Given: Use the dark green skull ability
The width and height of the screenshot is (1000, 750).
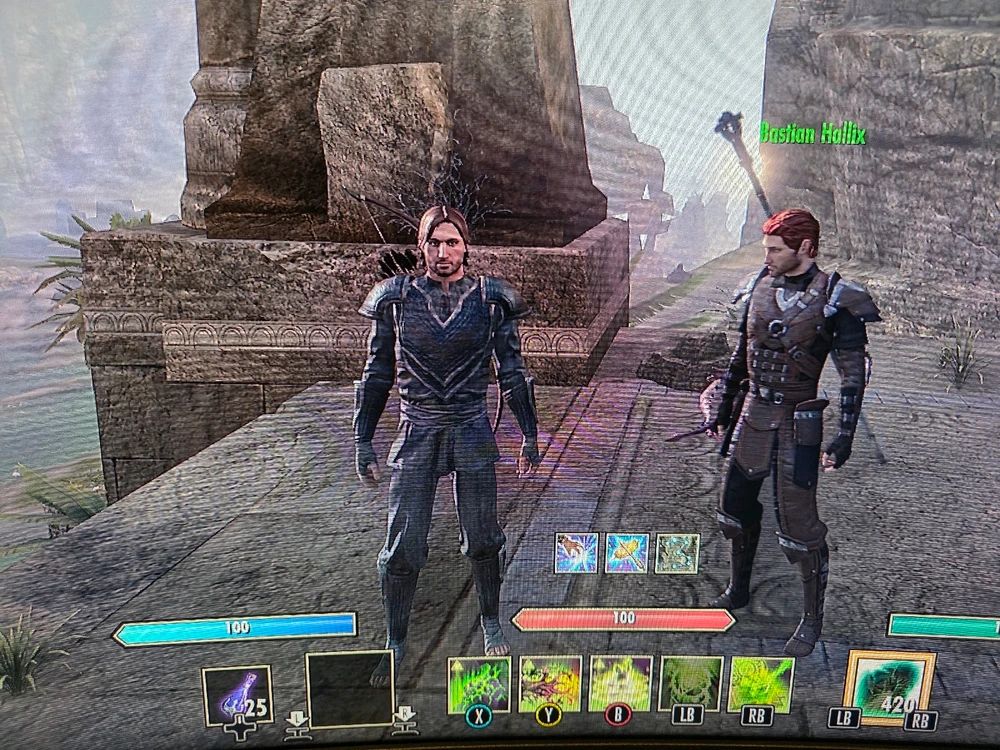Looking at the screenshot, I should pyautogui.click(x=691, y=684).
